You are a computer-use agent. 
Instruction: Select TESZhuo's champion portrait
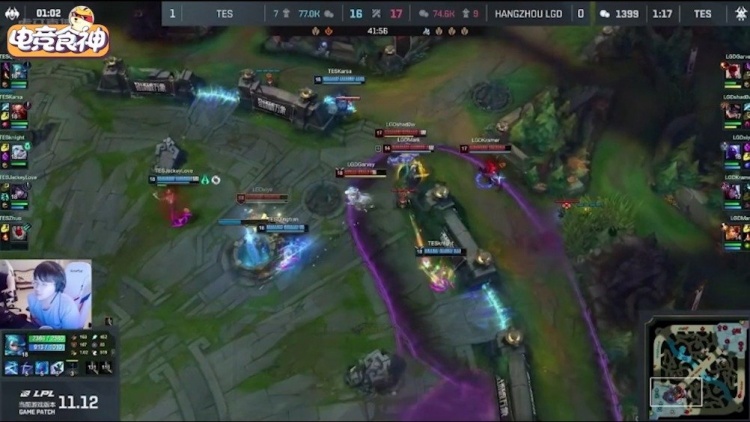[x=19, y=232]
